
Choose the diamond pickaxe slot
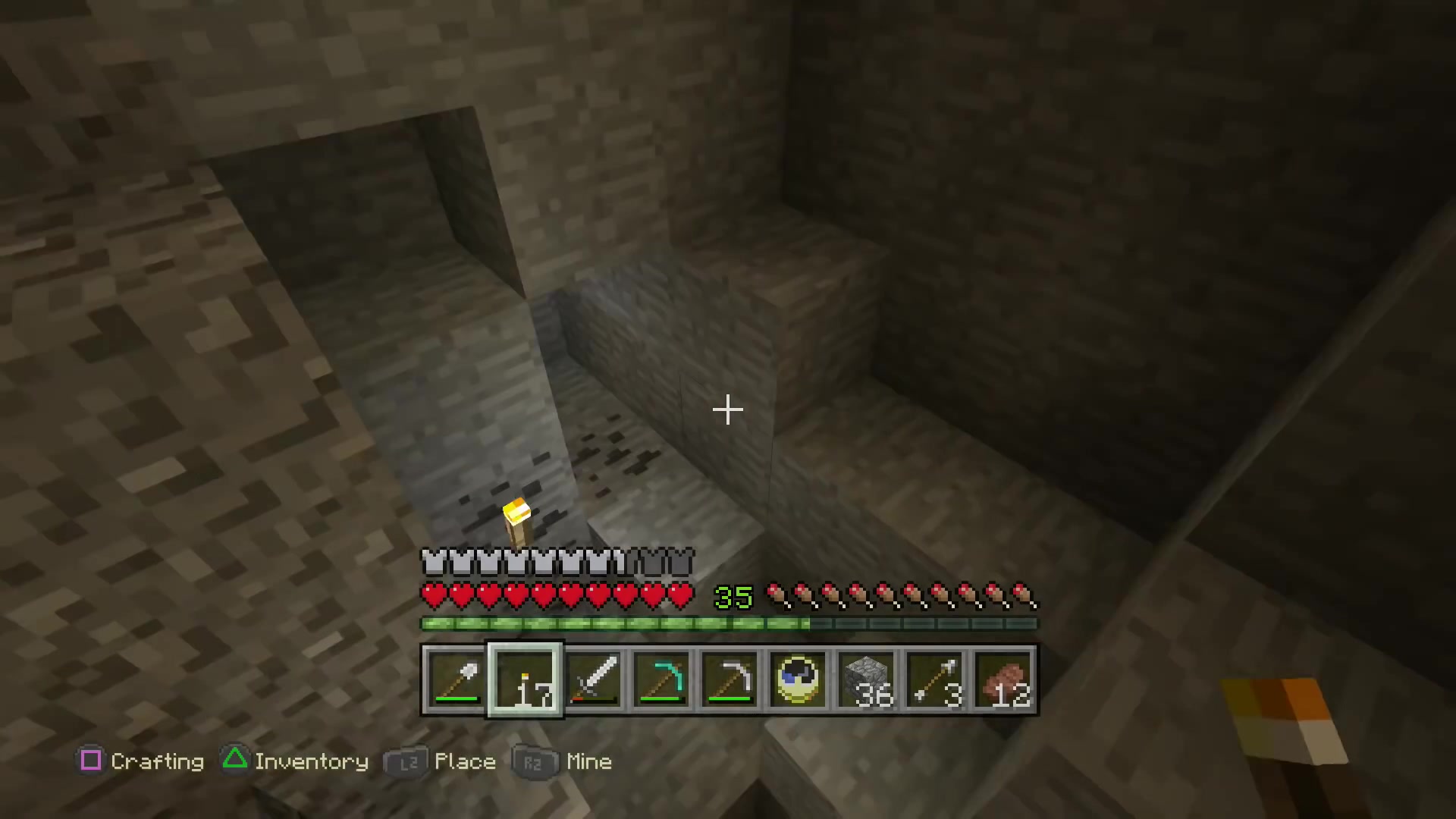coord(662,680)
